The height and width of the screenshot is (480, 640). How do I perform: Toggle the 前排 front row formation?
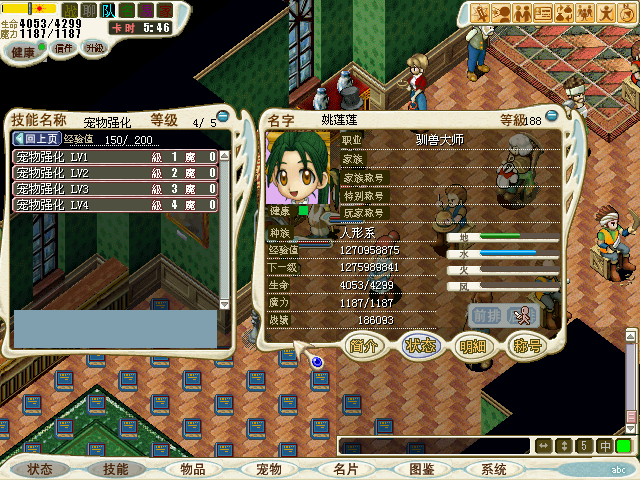[x=487, y=315]
